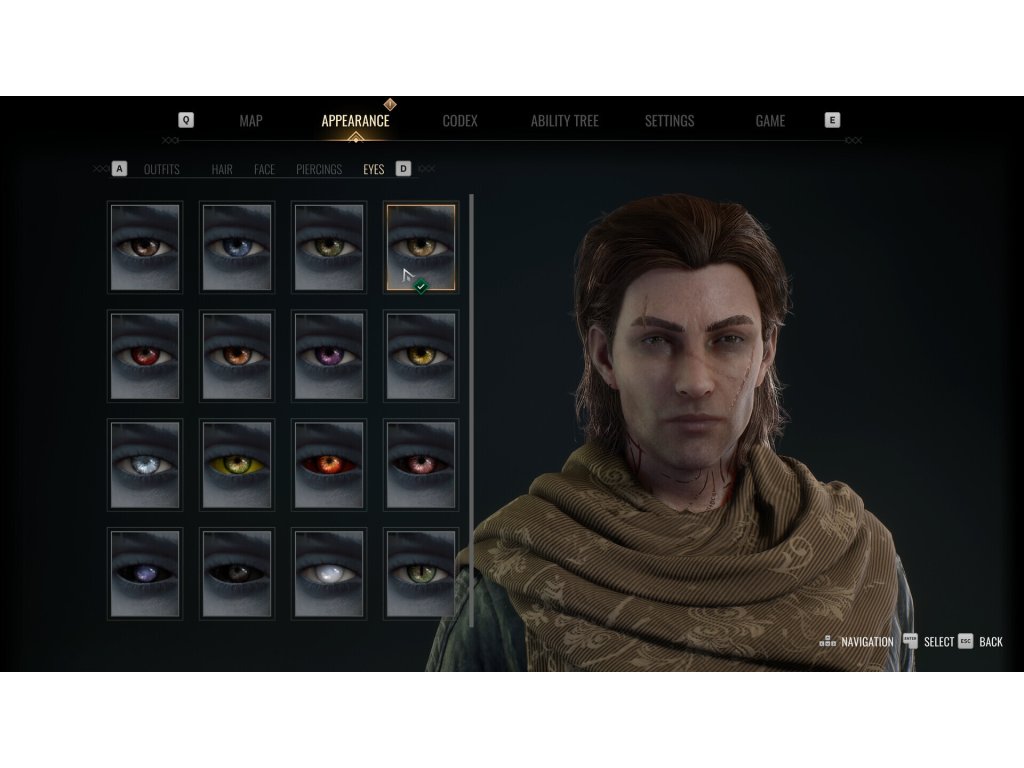
Task: Choose the fiery orange eye with red sclera
Action: click(329, 464)
